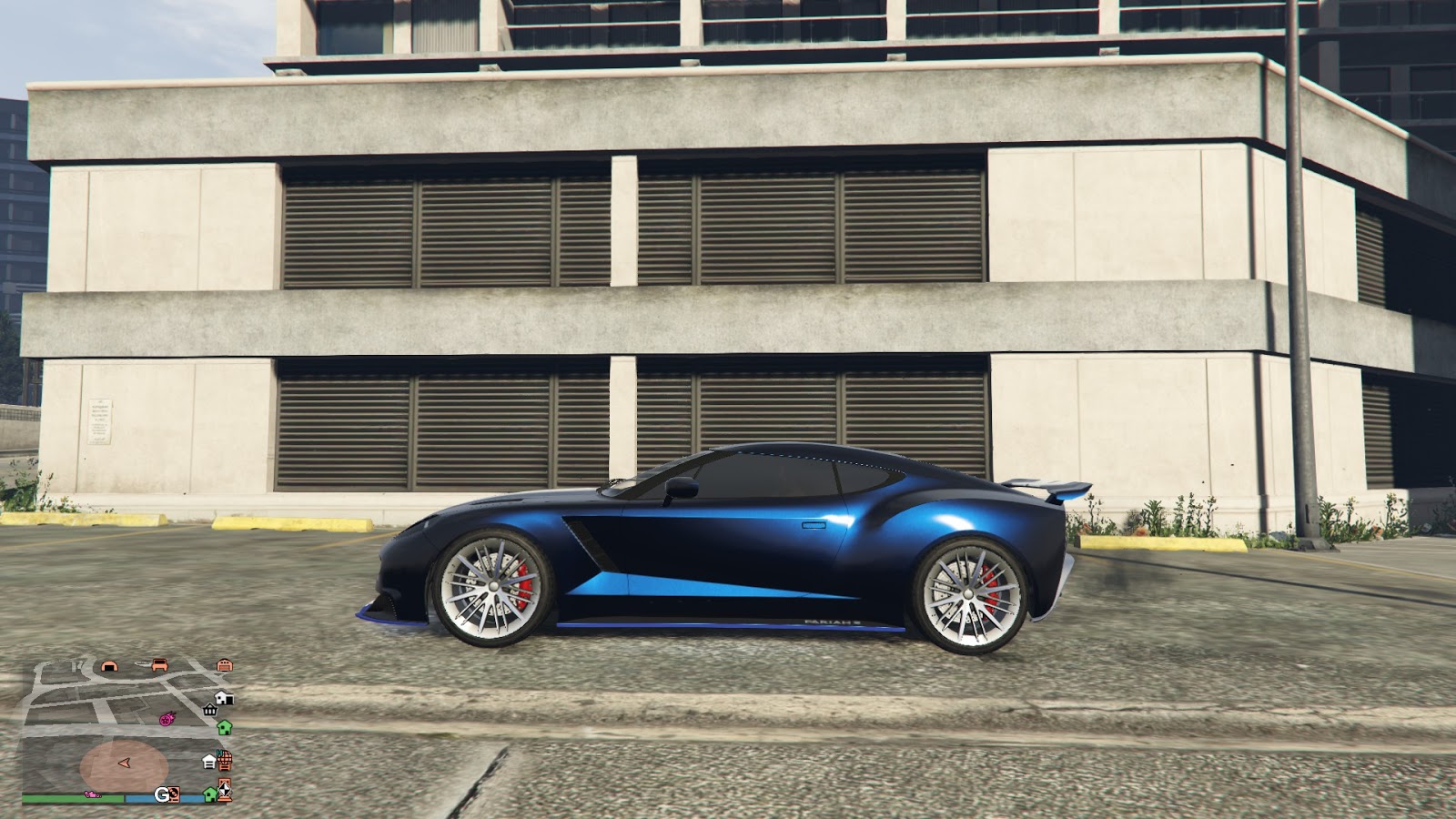Screen dimensions: 1456x819
Task: Select the green house blip near the minimap bottom
Action: [209, 795]
